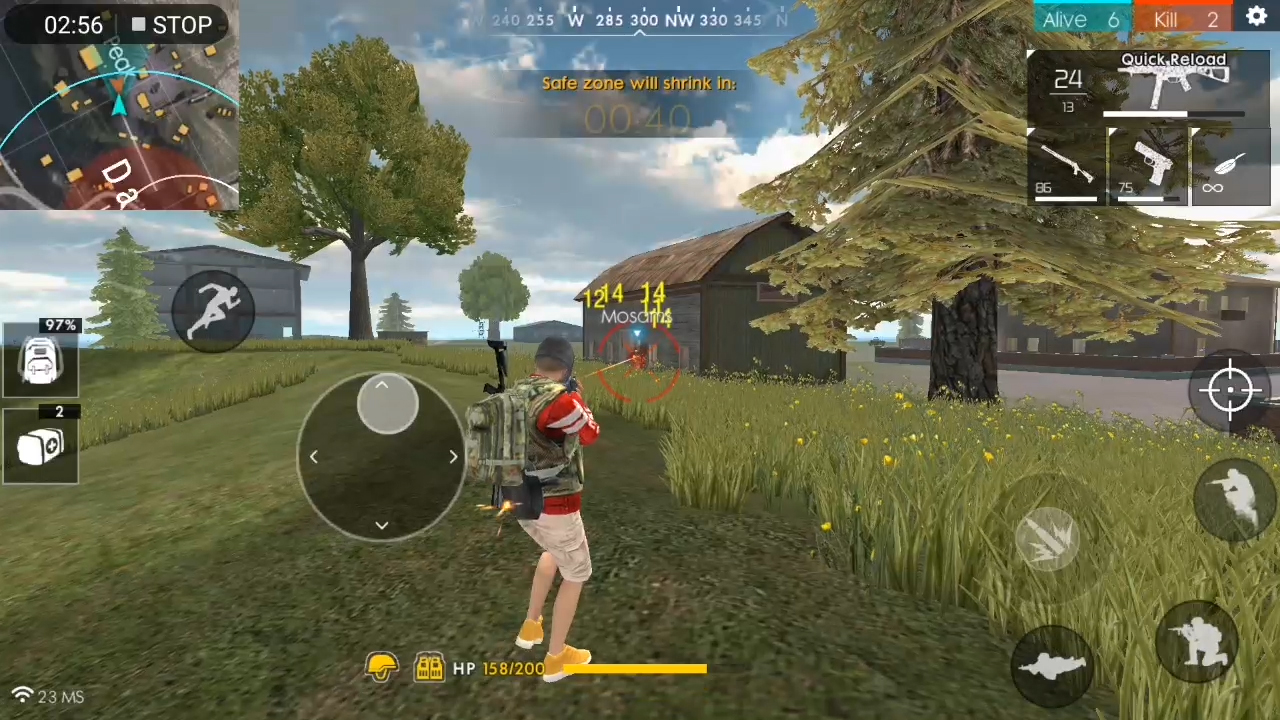The width and height of the screenshot is (1280, 720).
Task: Tap the helmet icon next to the HP bar
Action: coord(383,667)
